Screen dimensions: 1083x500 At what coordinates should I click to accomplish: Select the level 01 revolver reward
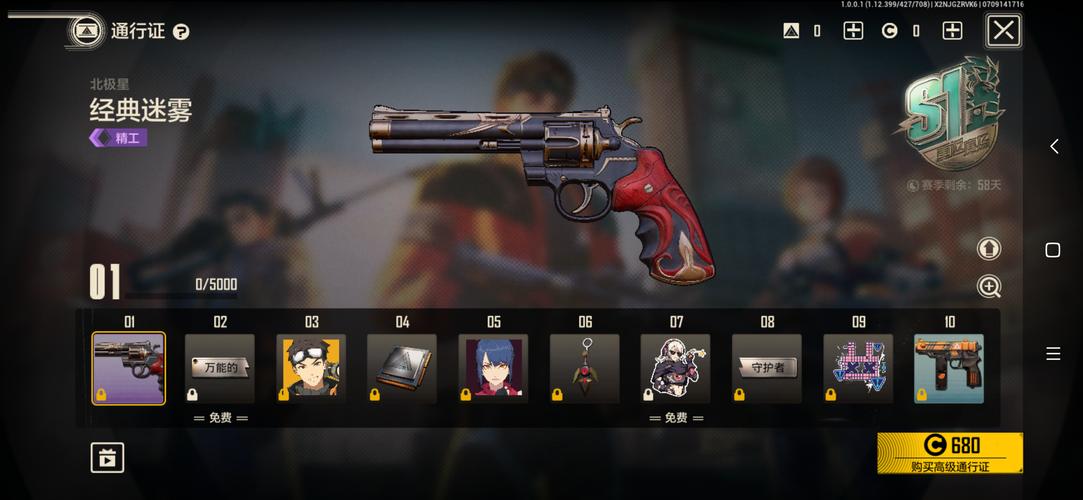[129, 368]
